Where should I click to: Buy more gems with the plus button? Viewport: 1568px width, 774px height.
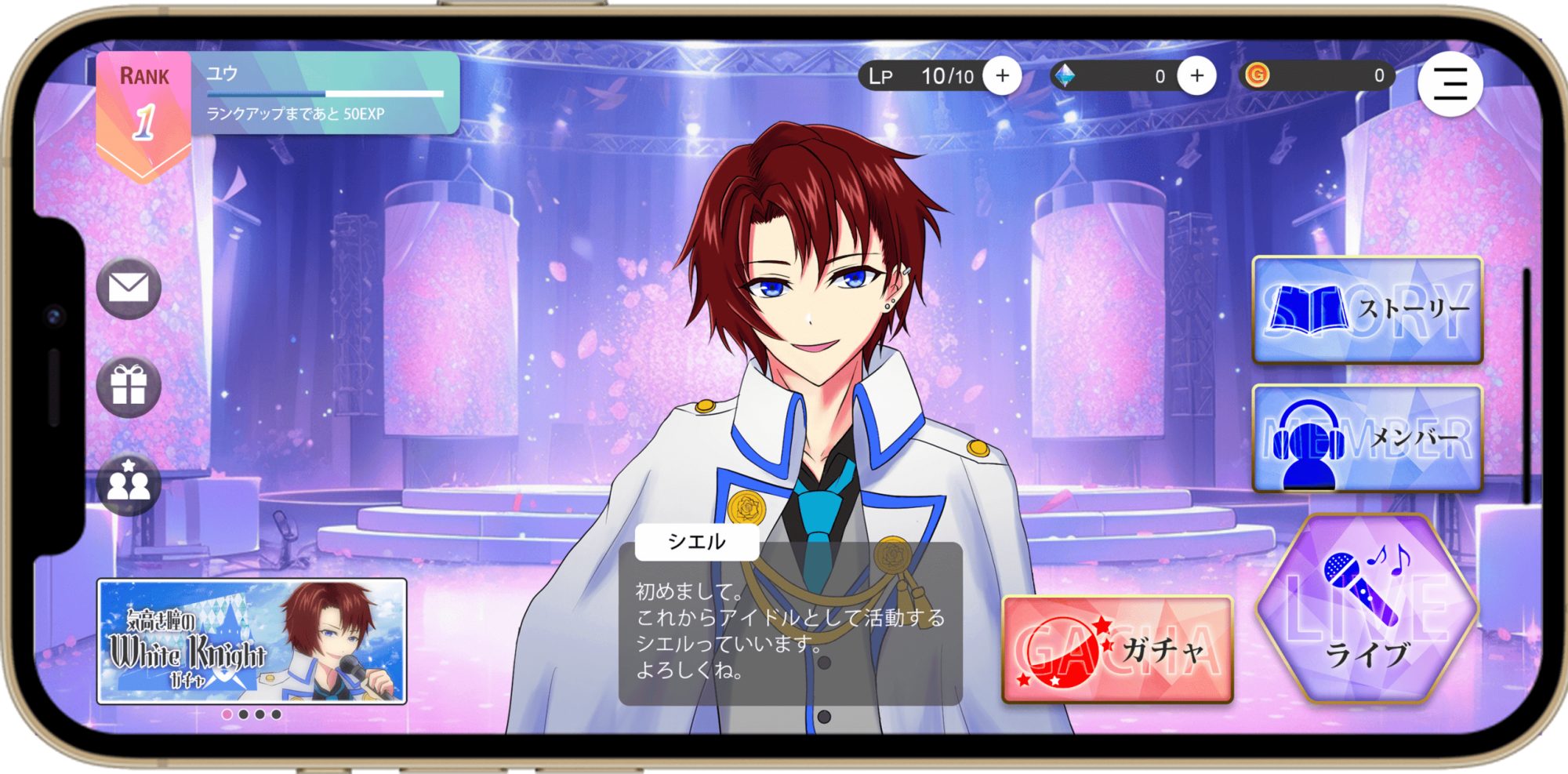1196,76
